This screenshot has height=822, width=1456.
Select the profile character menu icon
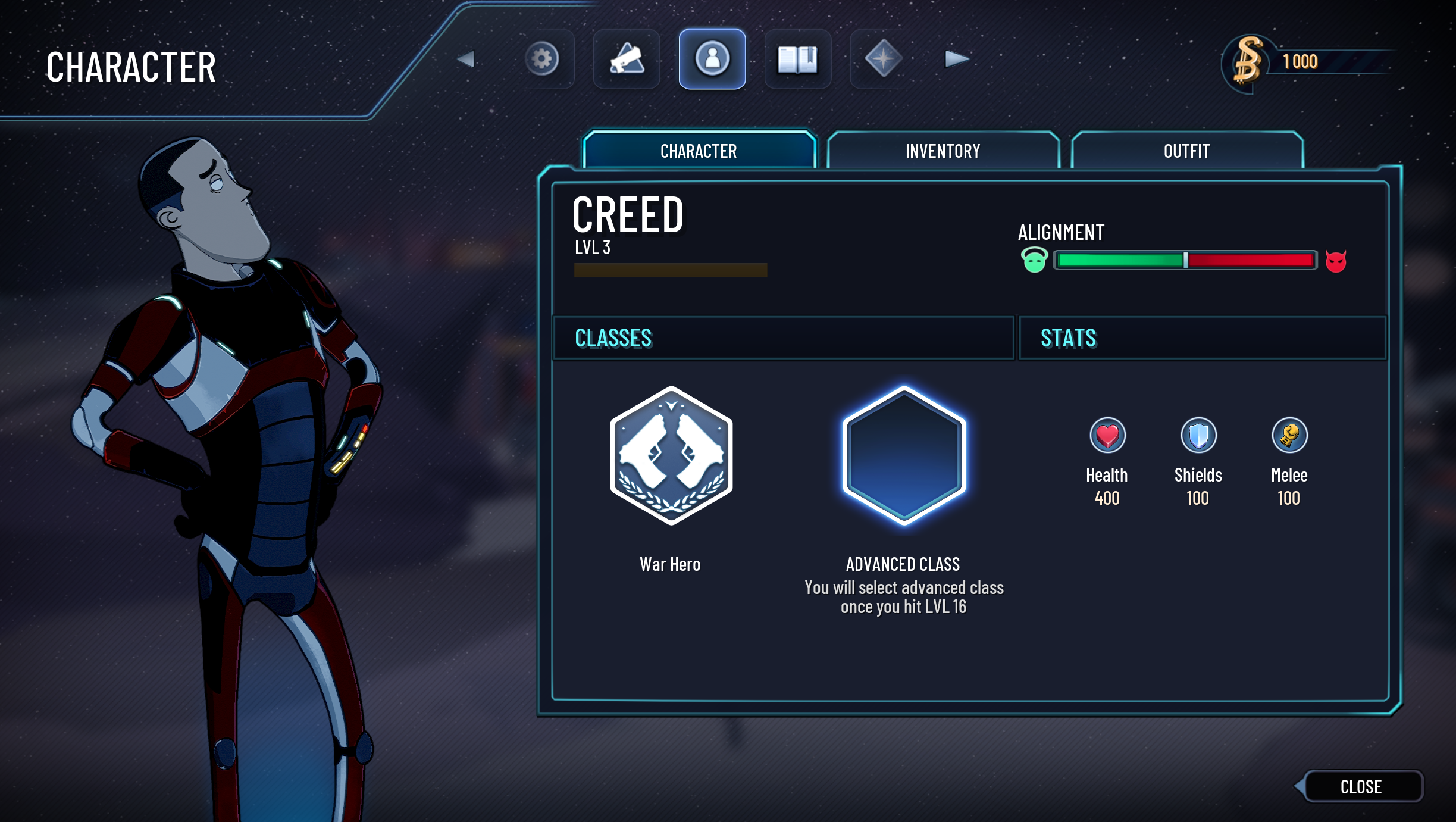click(x=712, y=59)
